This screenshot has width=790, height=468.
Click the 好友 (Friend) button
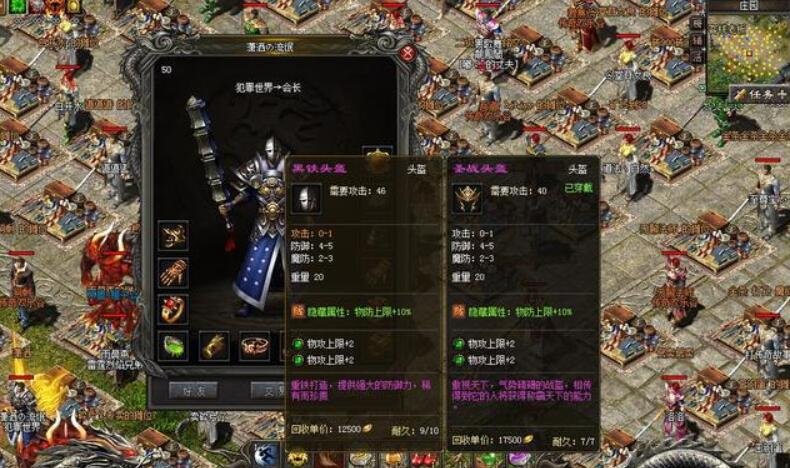(x=193, y=389)
